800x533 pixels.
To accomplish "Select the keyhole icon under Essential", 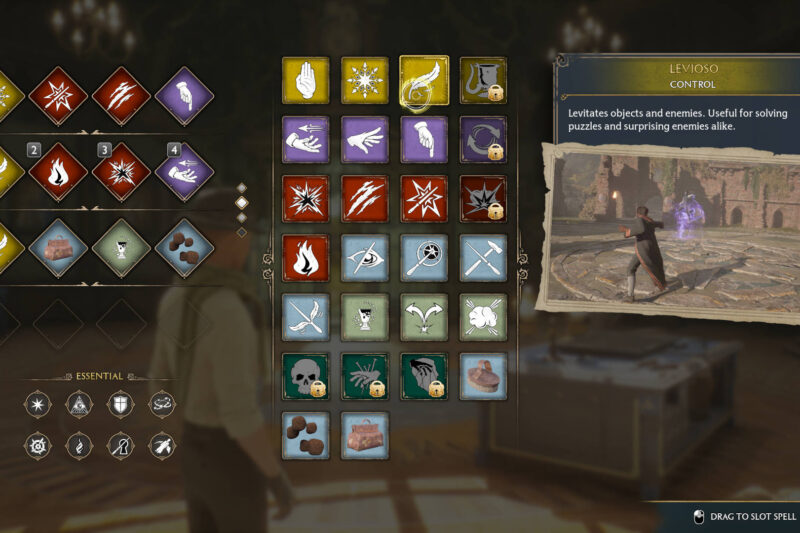I will [x=118, y=445].
